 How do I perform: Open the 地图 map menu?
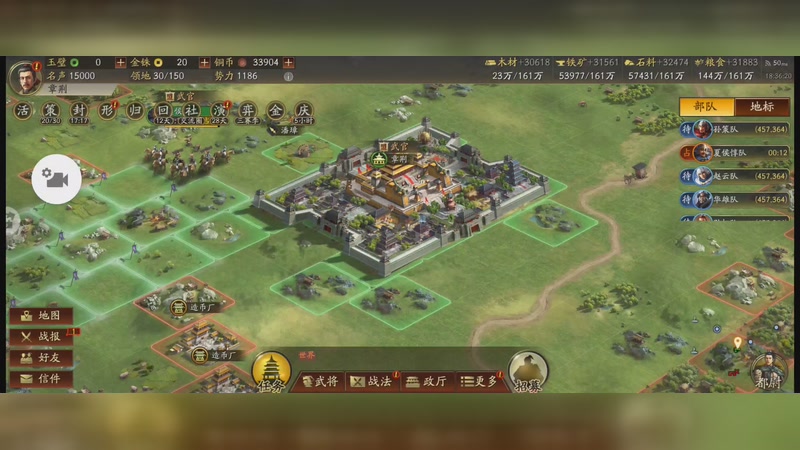tap(41, 316)
